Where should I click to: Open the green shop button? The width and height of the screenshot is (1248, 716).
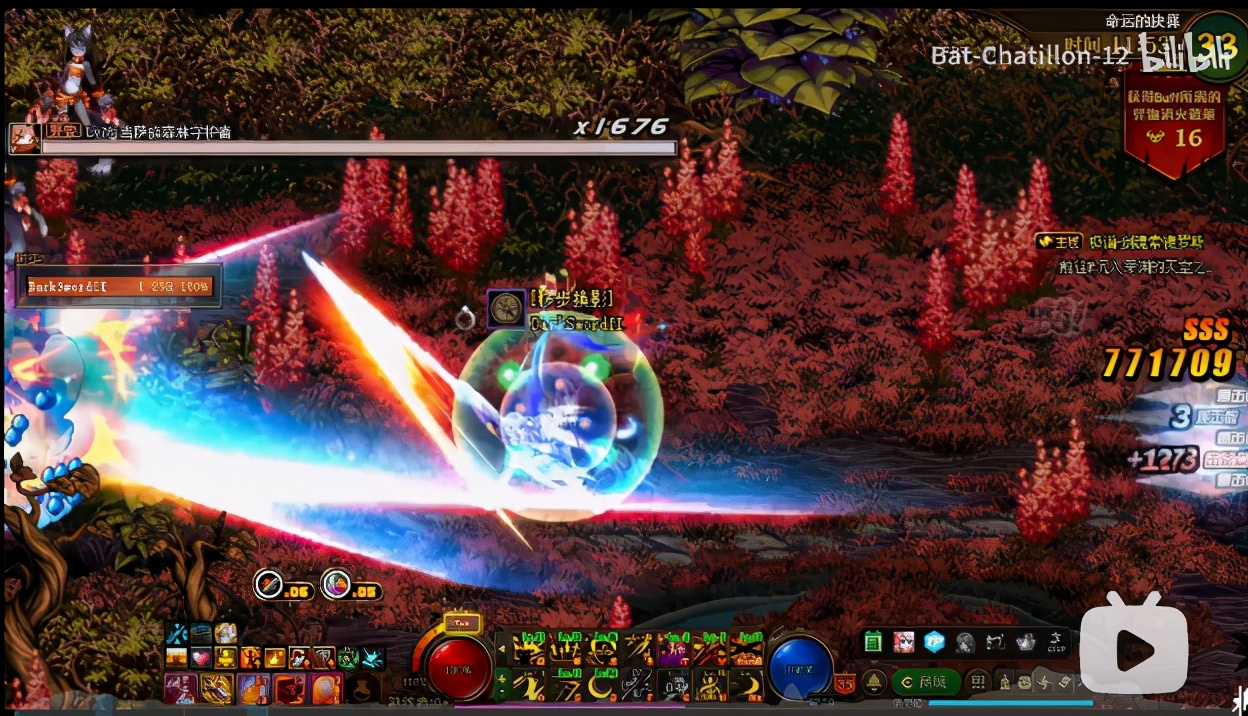925,682
